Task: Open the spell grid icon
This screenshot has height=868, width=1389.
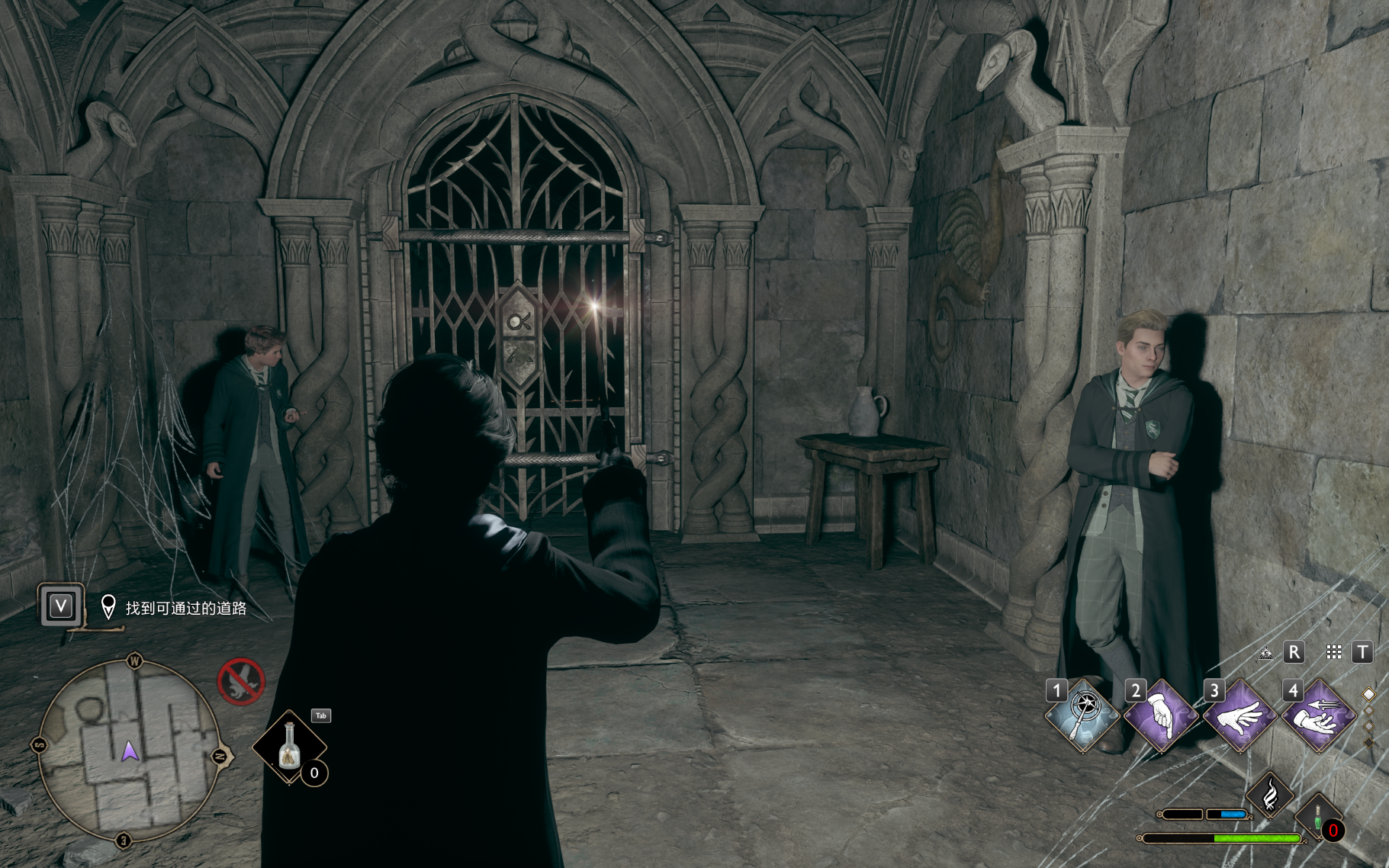Action: (1333, 652)
